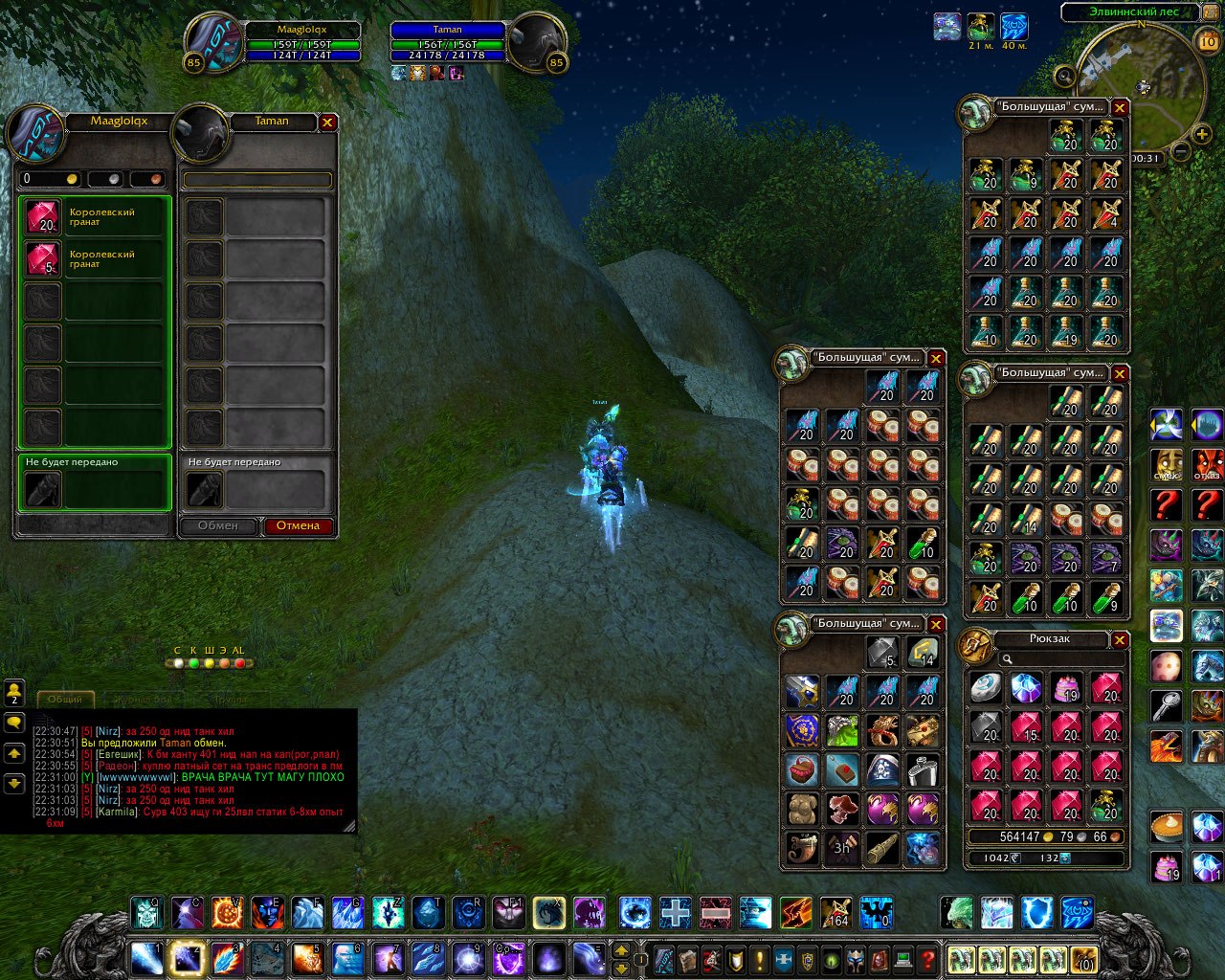The height and width of the screenshot is (980, 1225).
Task: Select the silver flask item in bag
Action: [923, 768]
